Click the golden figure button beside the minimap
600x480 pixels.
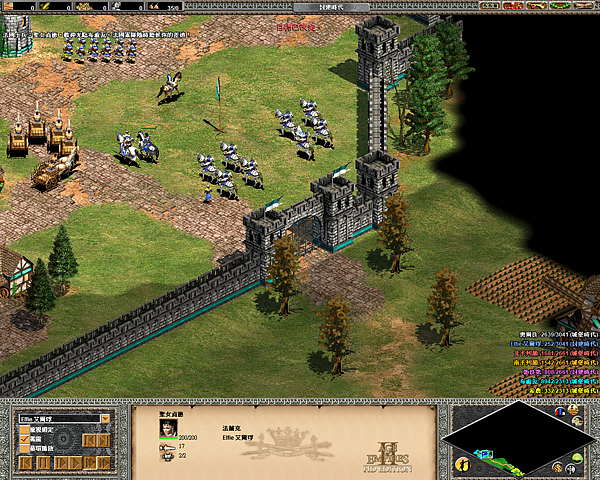pos(463,464)
